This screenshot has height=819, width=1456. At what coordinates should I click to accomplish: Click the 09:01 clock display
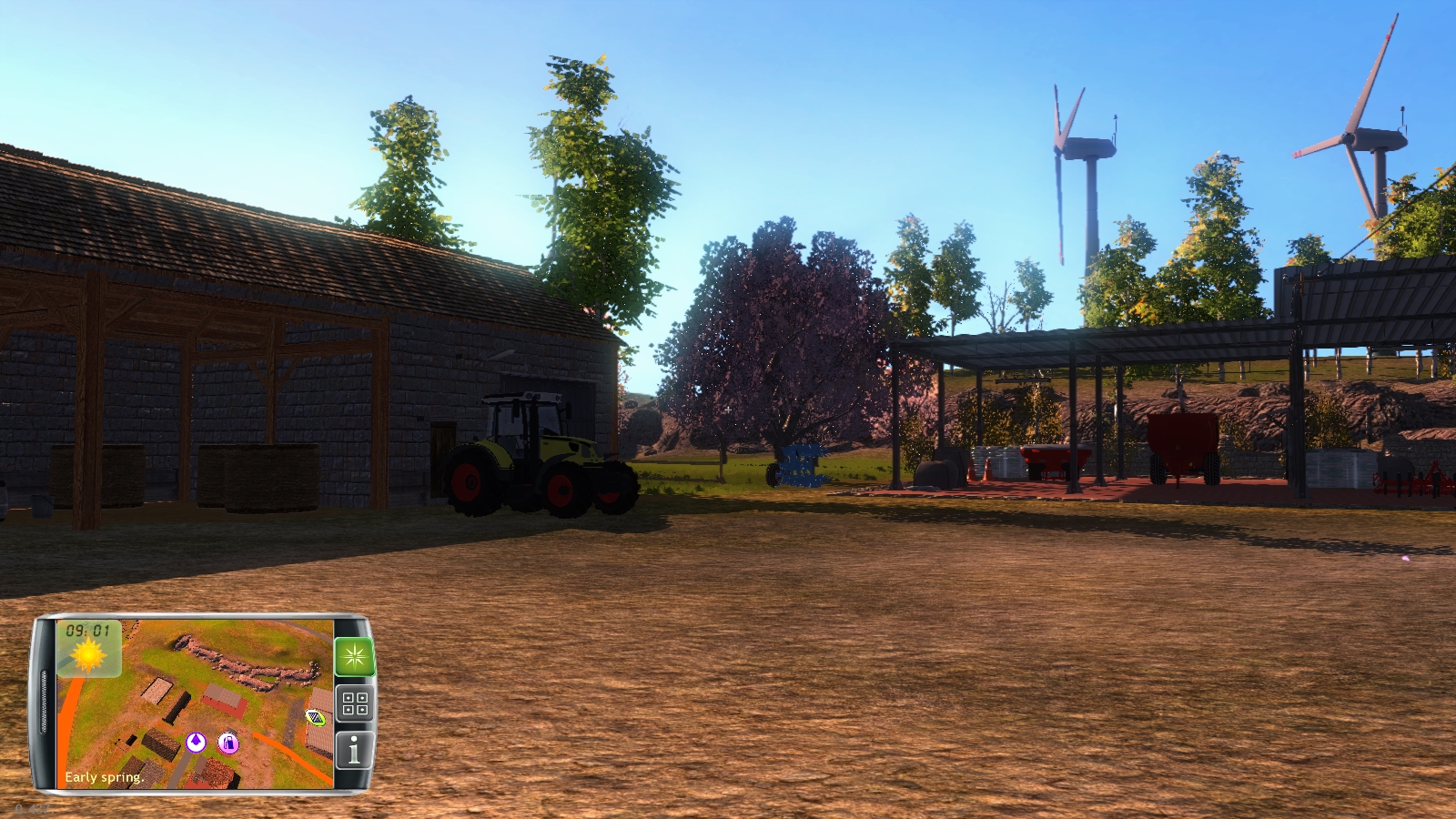coord(86,632)
